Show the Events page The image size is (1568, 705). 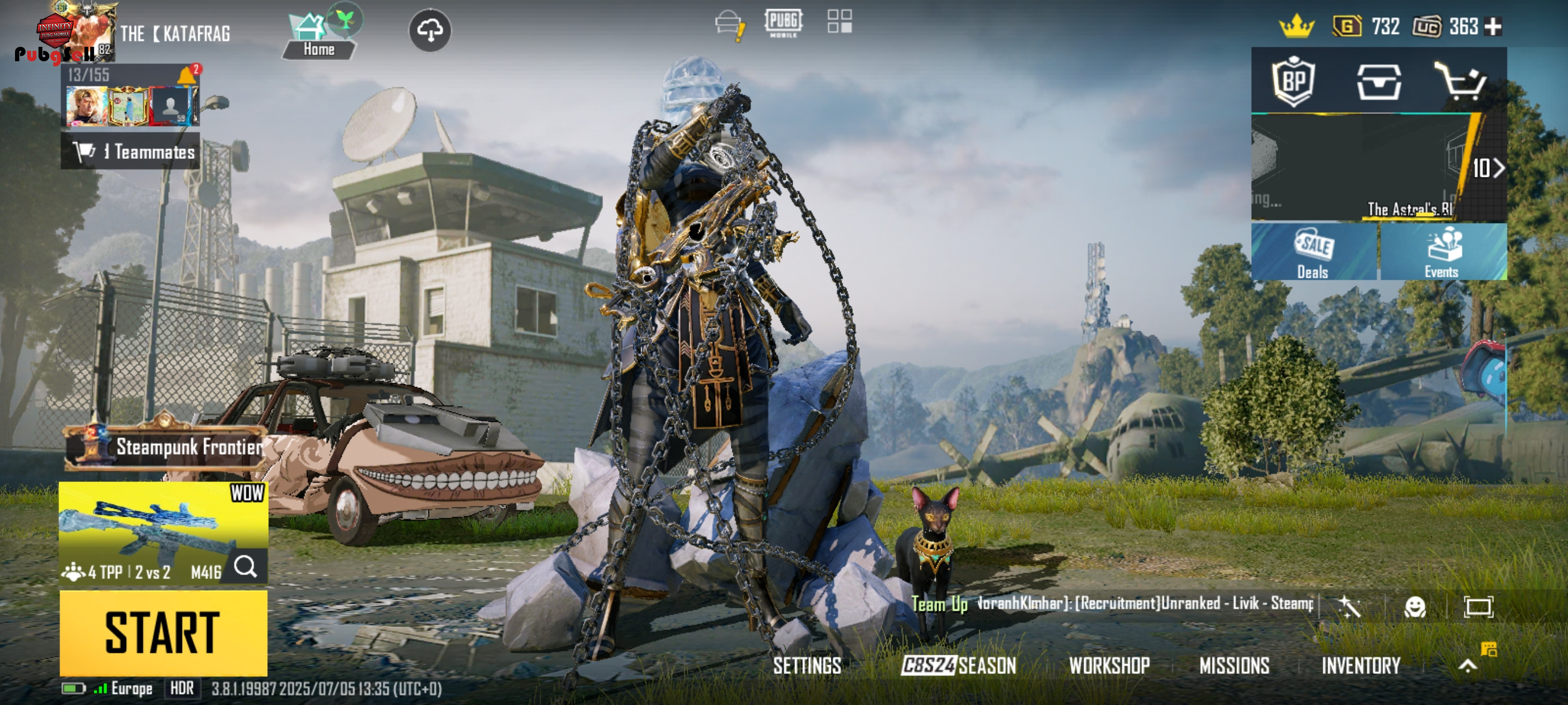(1442, 253)
